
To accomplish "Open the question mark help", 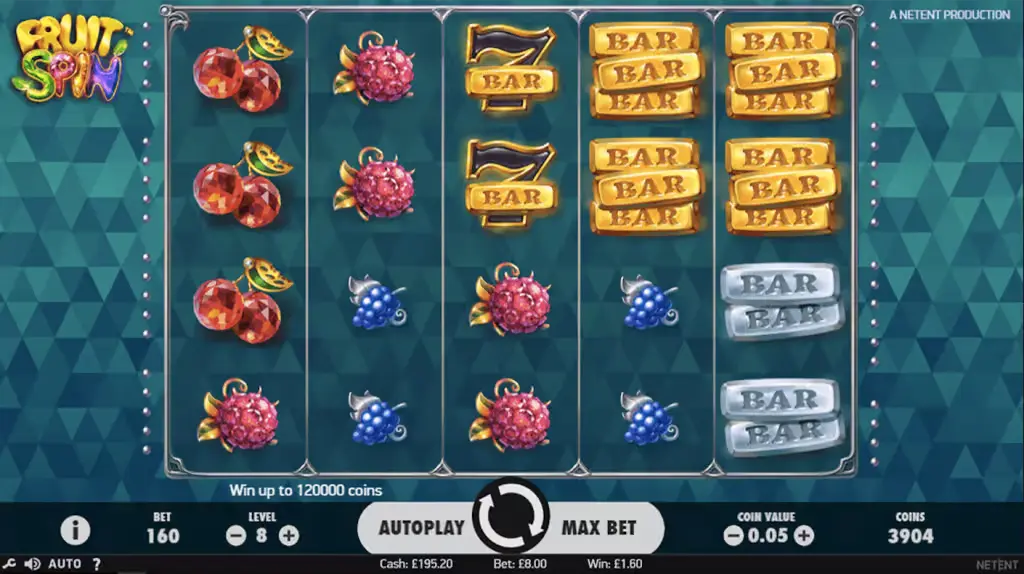I will click(x=96, y=564).
